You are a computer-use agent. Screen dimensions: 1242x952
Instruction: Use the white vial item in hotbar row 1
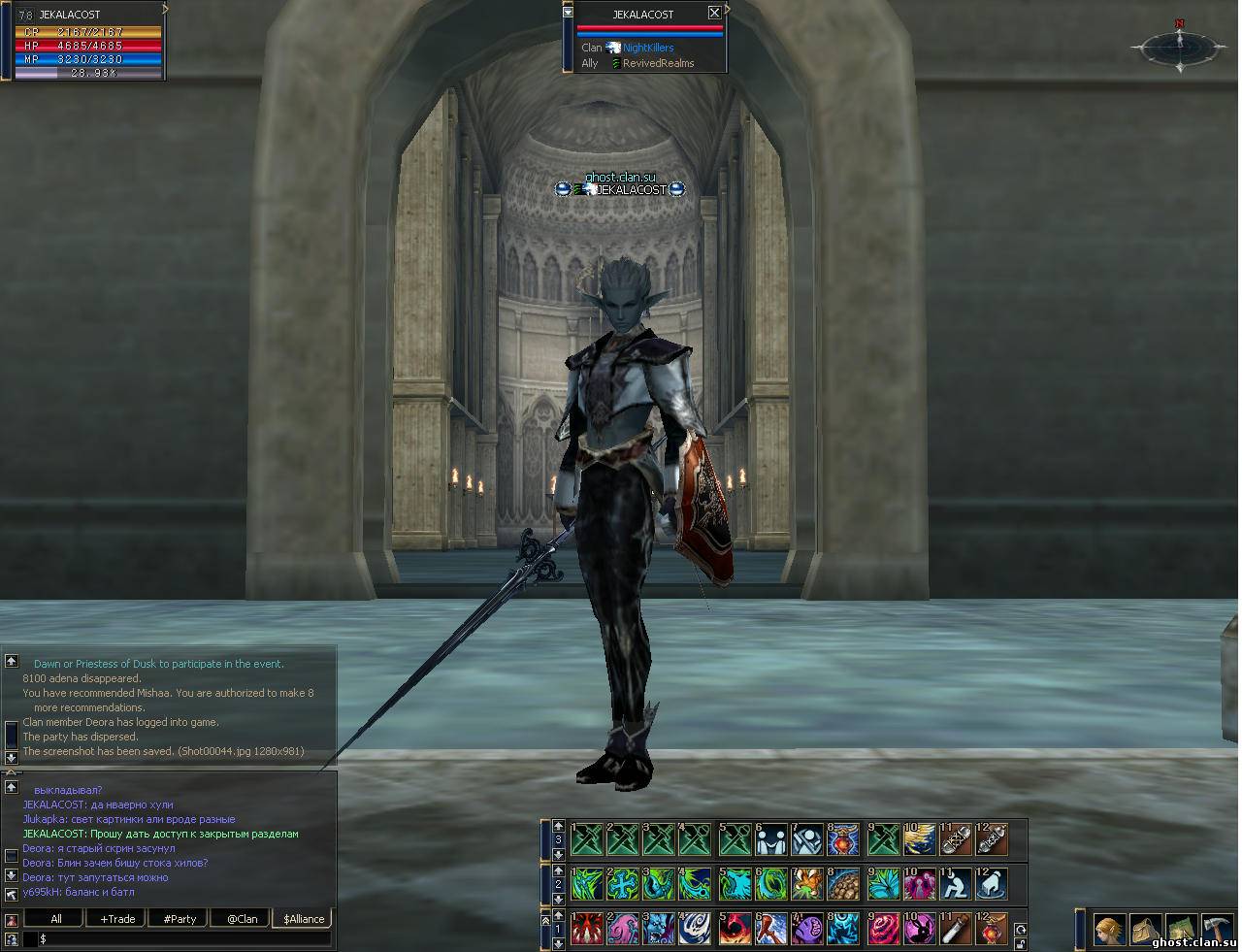tap(956, 930)
